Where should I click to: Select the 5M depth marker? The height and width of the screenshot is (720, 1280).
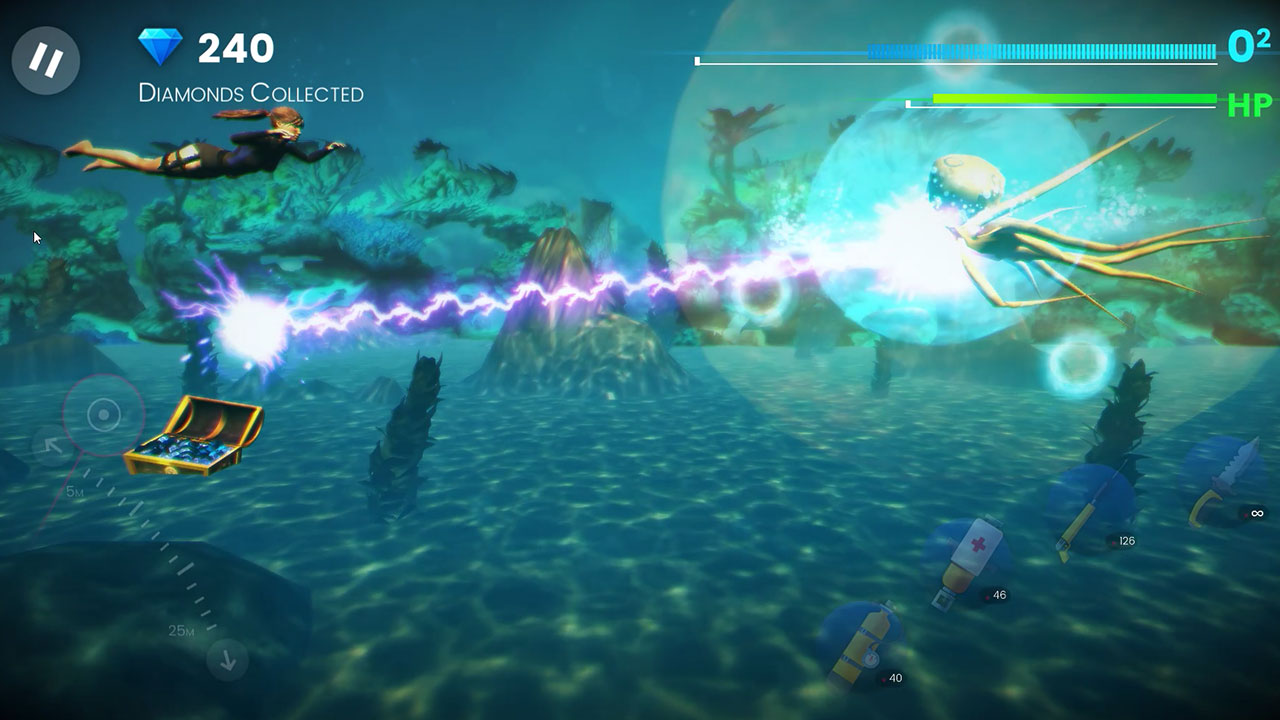(75, 490)
